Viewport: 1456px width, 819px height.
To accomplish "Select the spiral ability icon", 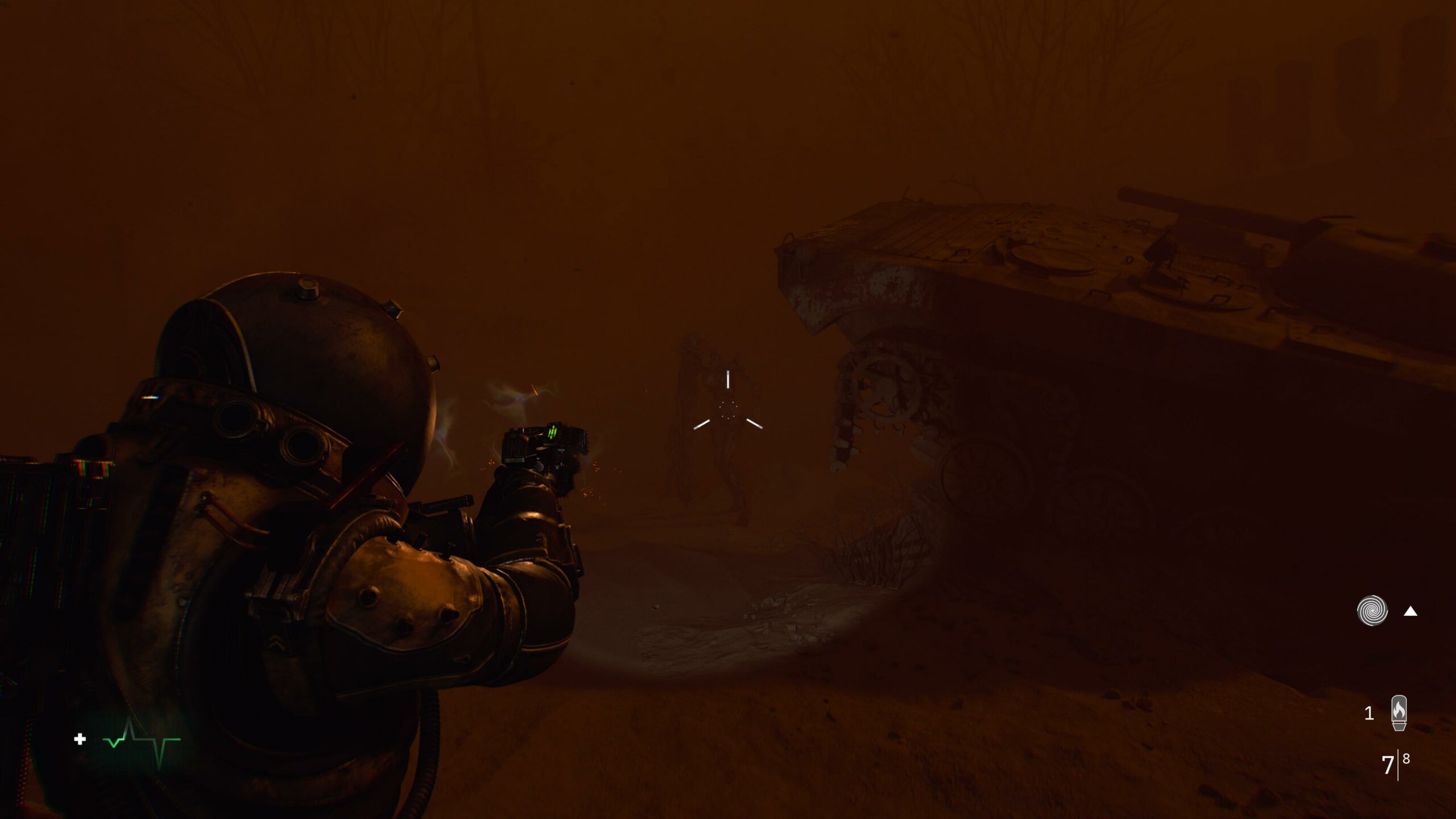I will 1372,611.
